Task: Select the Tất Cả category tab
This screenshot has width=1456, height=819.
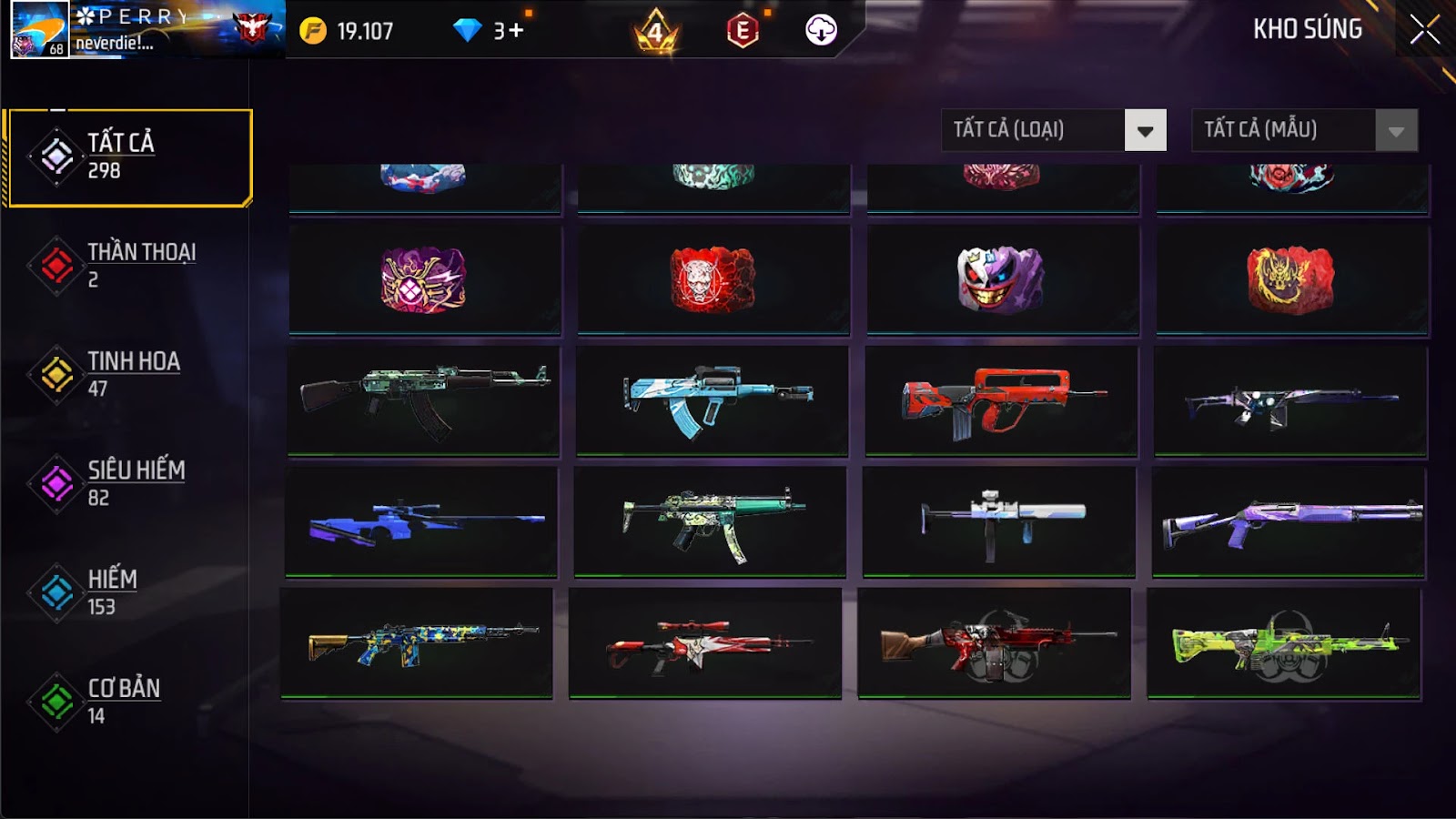Action: coord(128,157)
